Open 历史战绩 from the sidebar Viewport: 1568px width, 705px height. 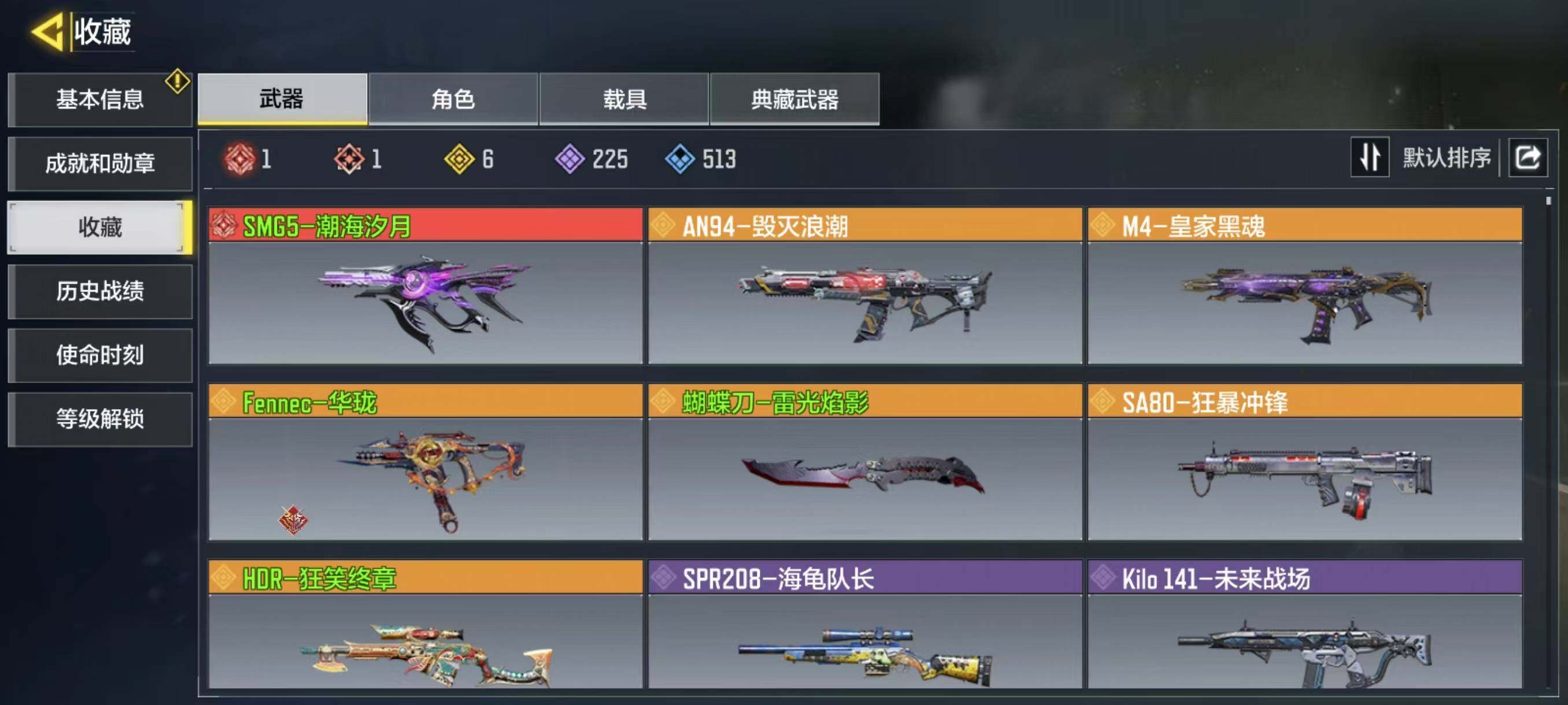[x=100, y=291]
